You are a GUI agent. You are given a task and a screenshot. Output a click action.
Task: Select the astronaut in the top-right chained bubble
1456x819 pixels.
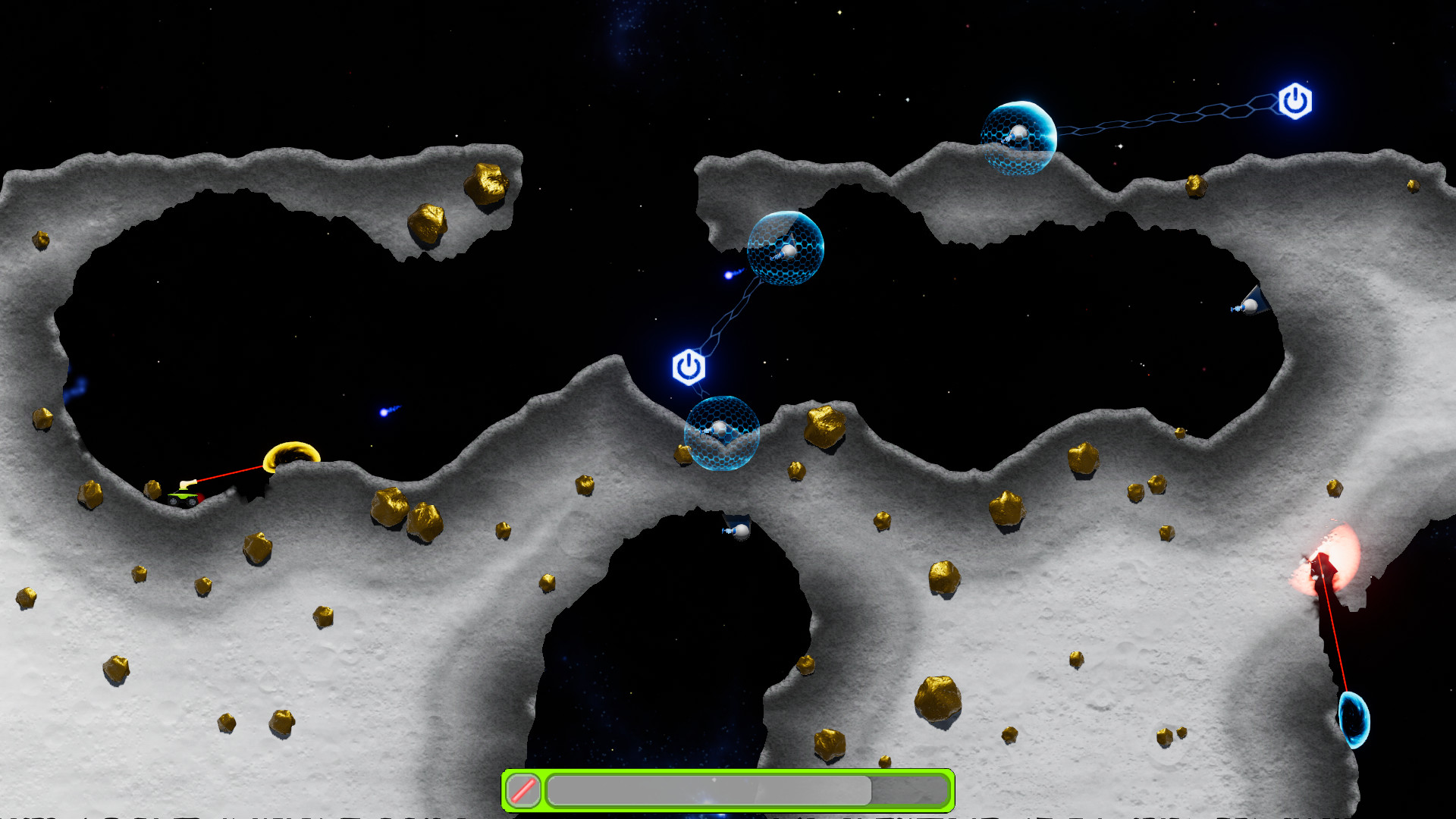click(1018, 136)
